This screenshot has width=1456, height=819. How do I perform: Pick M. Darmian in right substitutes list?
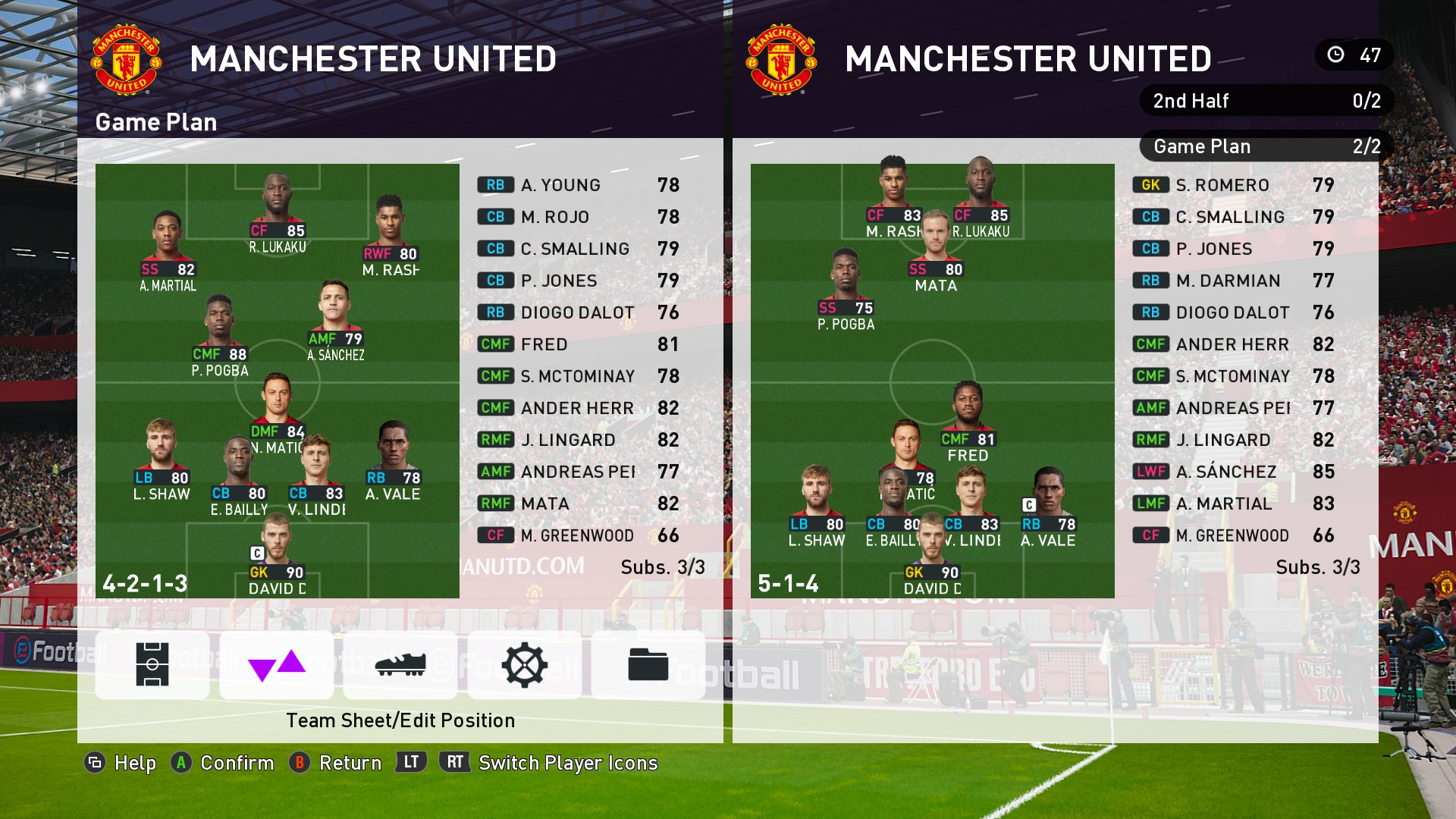[1233, 281]
